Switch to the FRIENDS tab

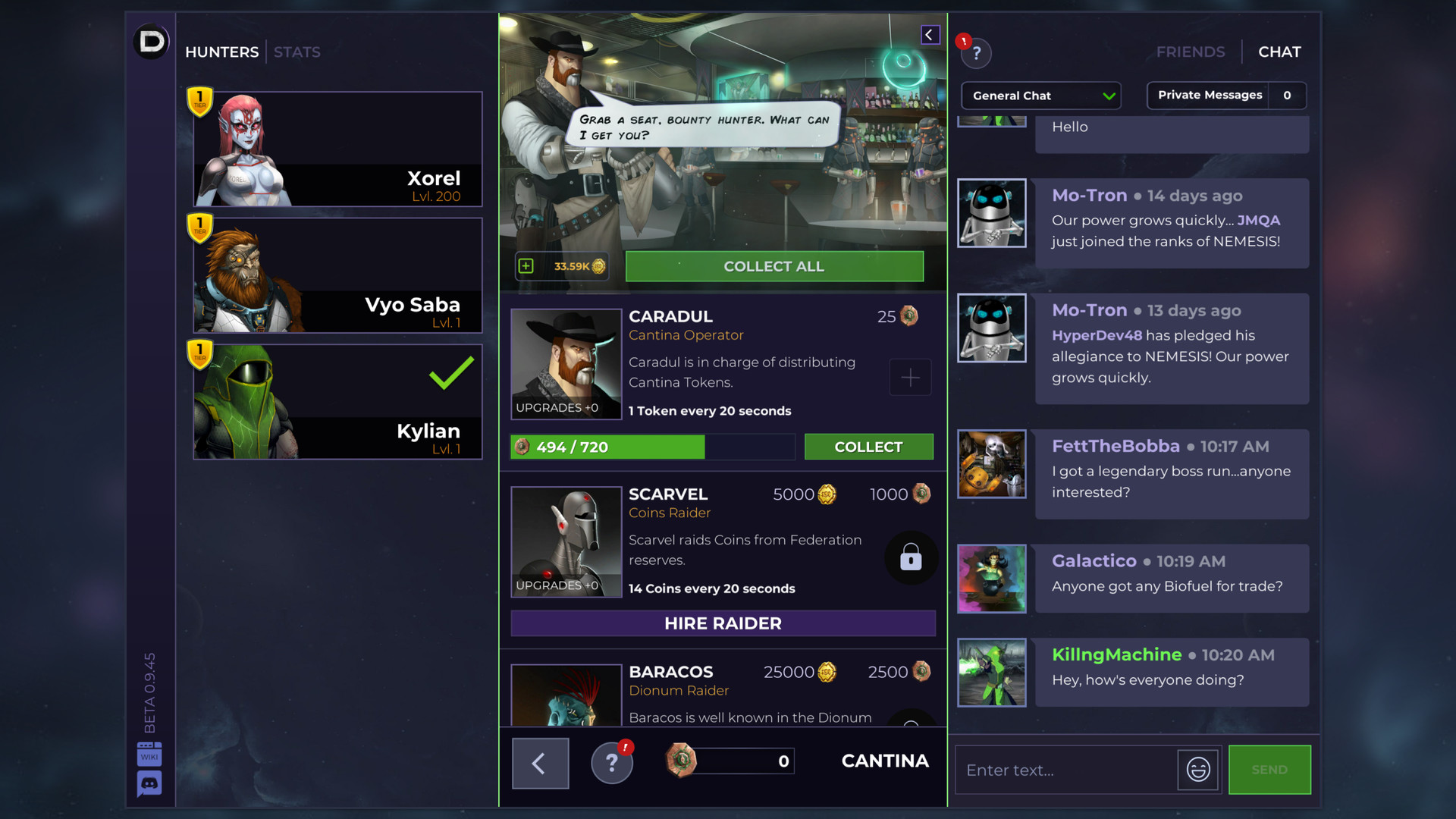(1191, 52)
